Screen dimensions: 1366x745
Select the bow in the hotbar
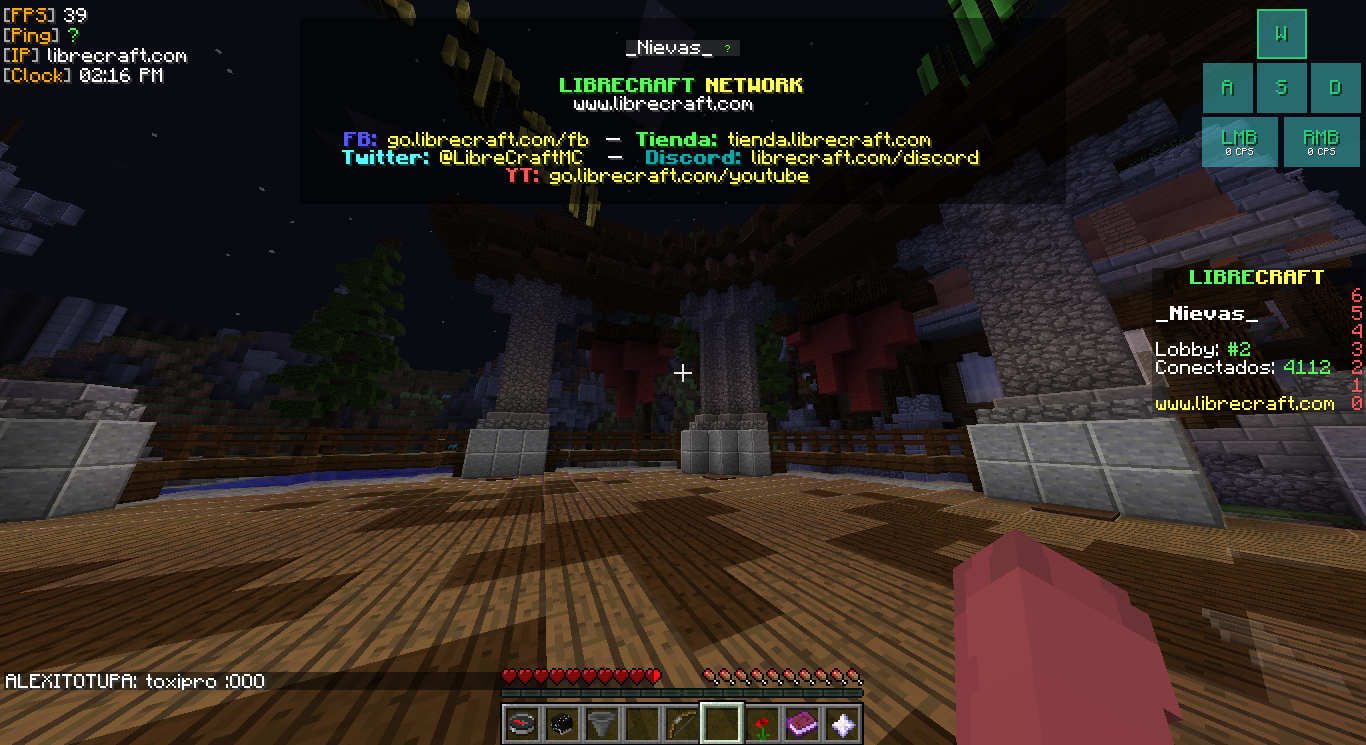click(x=681, y=723)
